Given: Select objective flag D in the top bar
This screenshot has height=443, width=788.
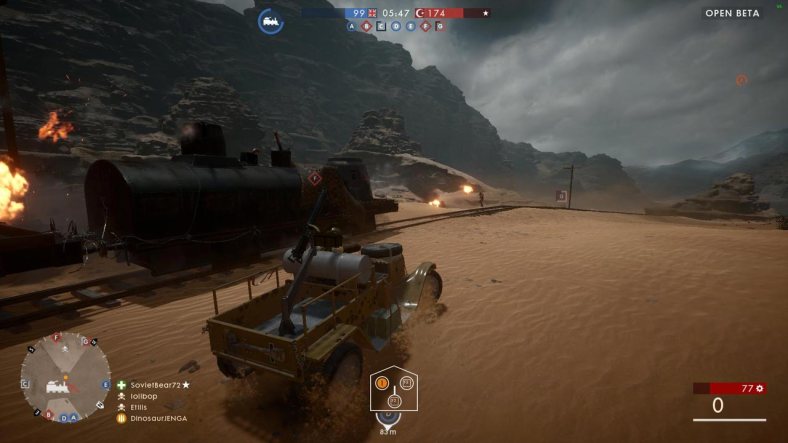Looking at the screenshot, I should [396, 27].
